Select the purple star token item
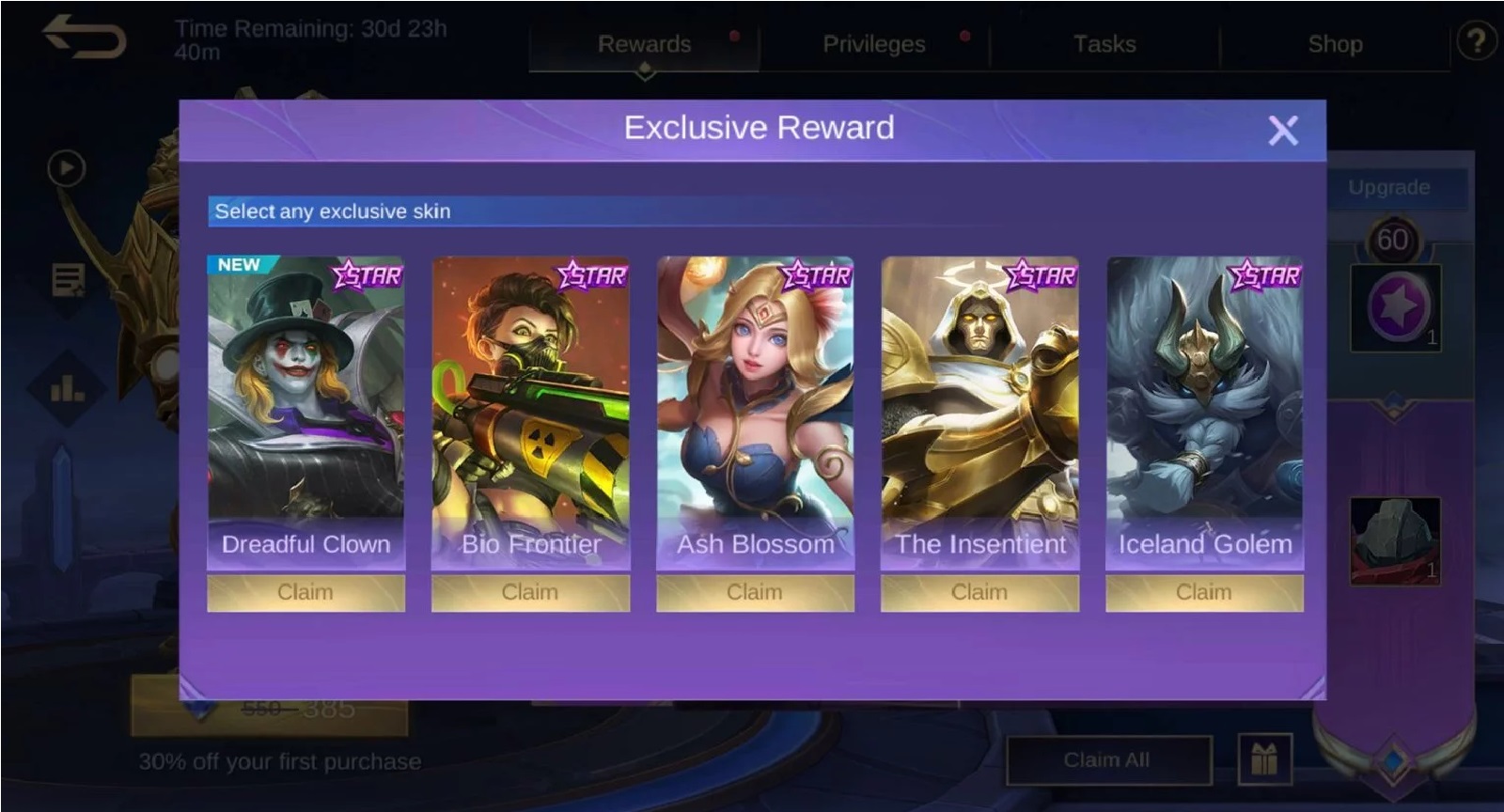 (x=1395, y=307)
